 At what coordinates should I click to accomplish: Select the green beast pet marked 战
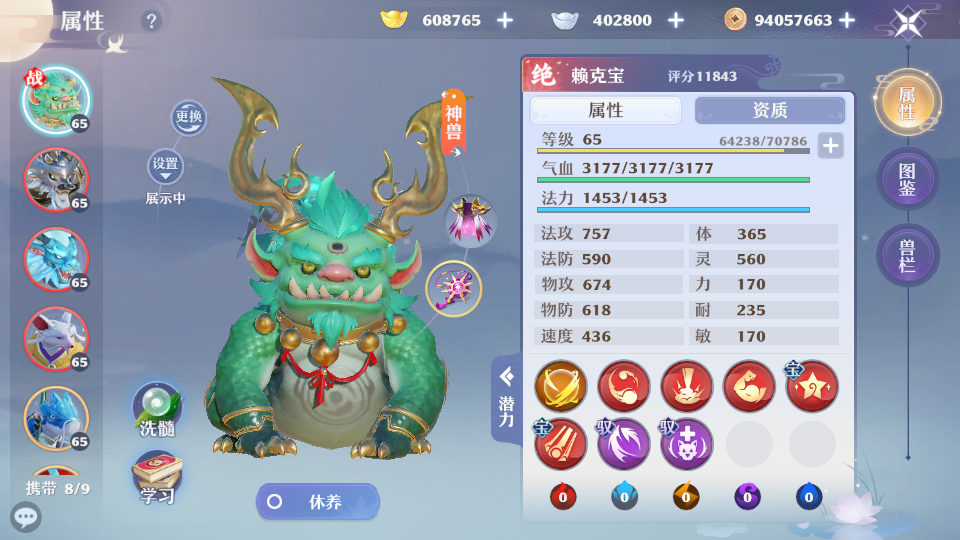coord(56,100)
